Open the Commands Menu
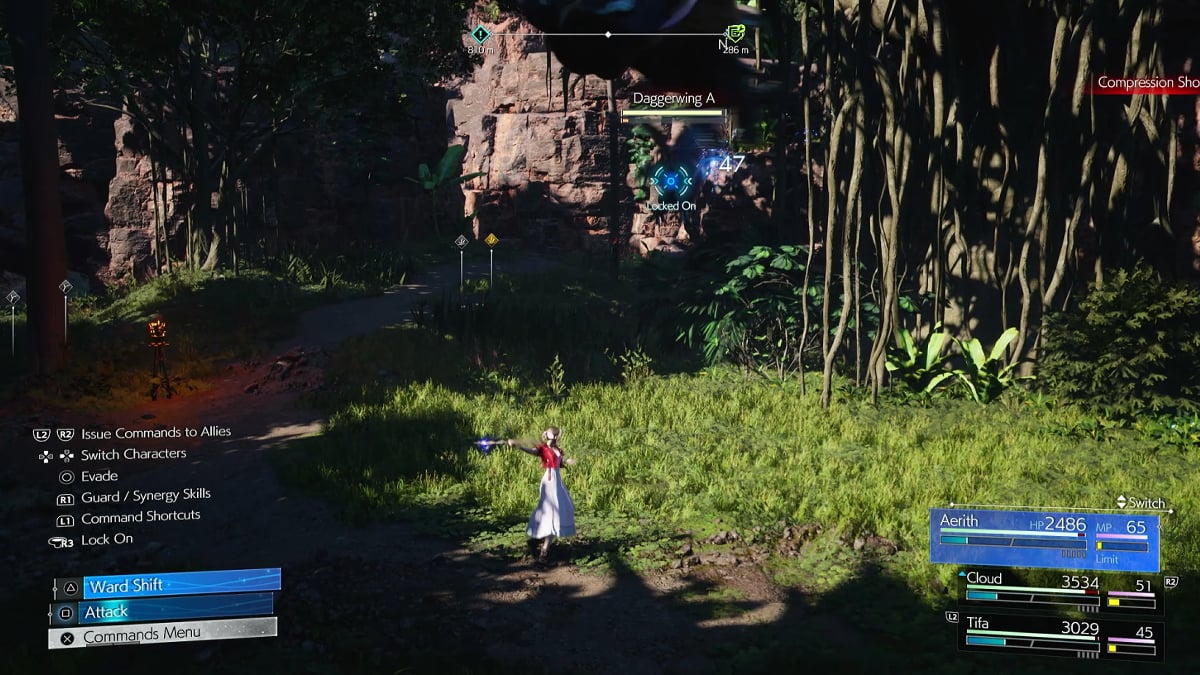1200x675 pixels. point(163,635)
